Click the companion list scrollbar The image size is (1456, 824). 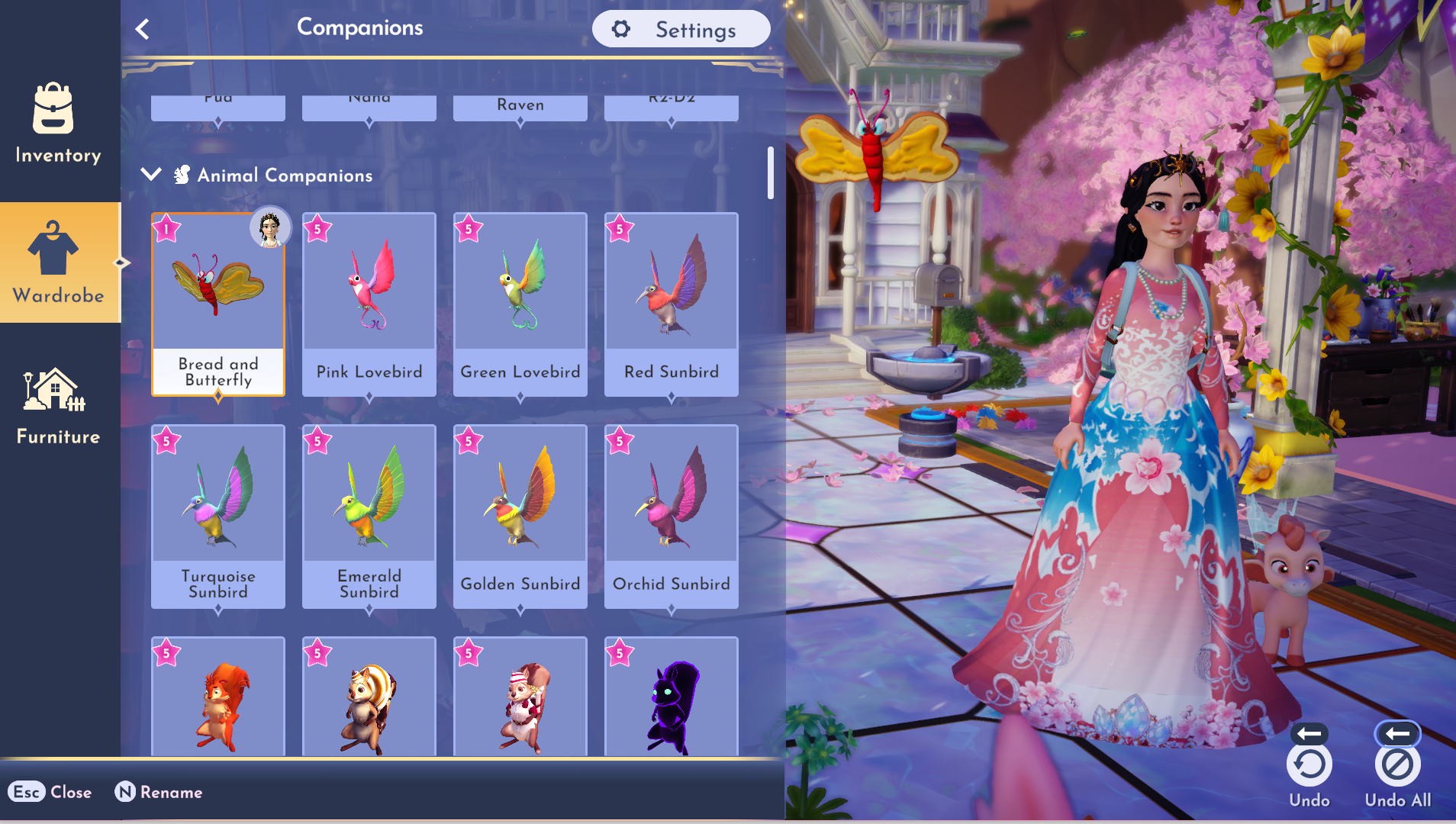pyautogui.click(x=771, y=173)
